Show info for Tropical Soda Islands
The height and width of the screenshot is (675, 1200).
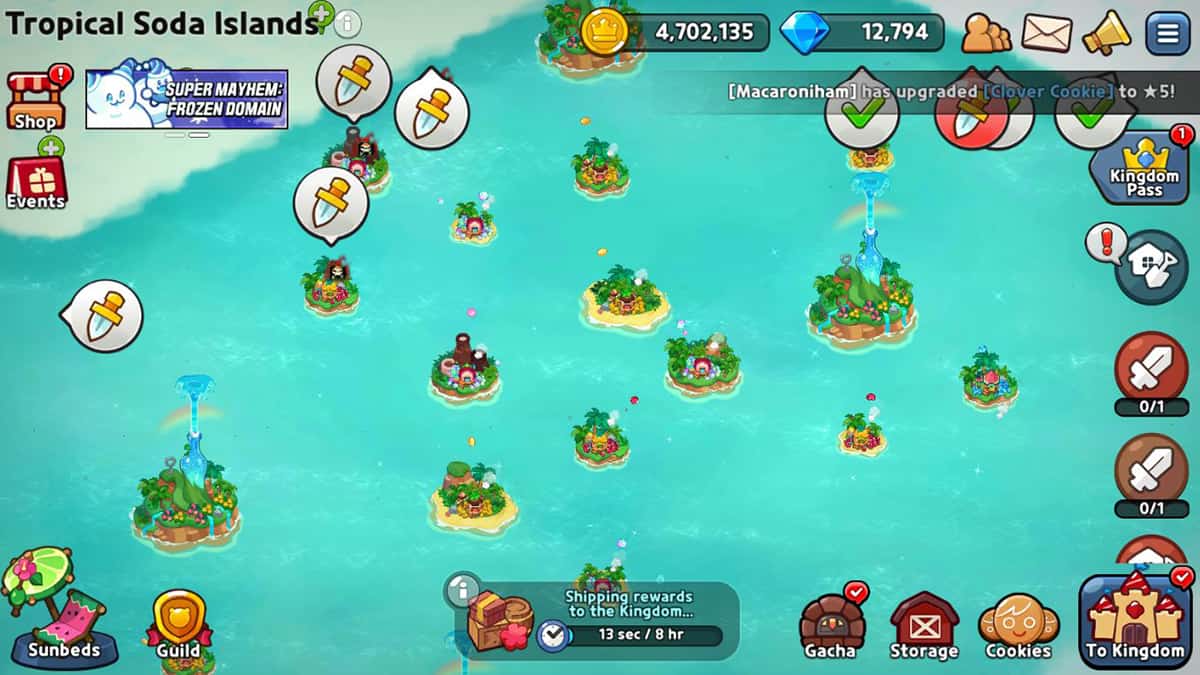347,23
